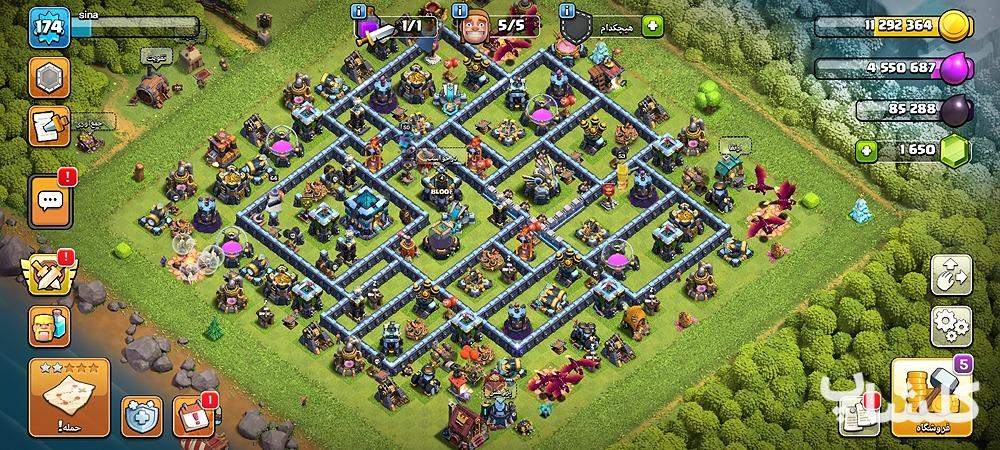Open the settings gears button

pyautogui.click(x=951, y=326)
